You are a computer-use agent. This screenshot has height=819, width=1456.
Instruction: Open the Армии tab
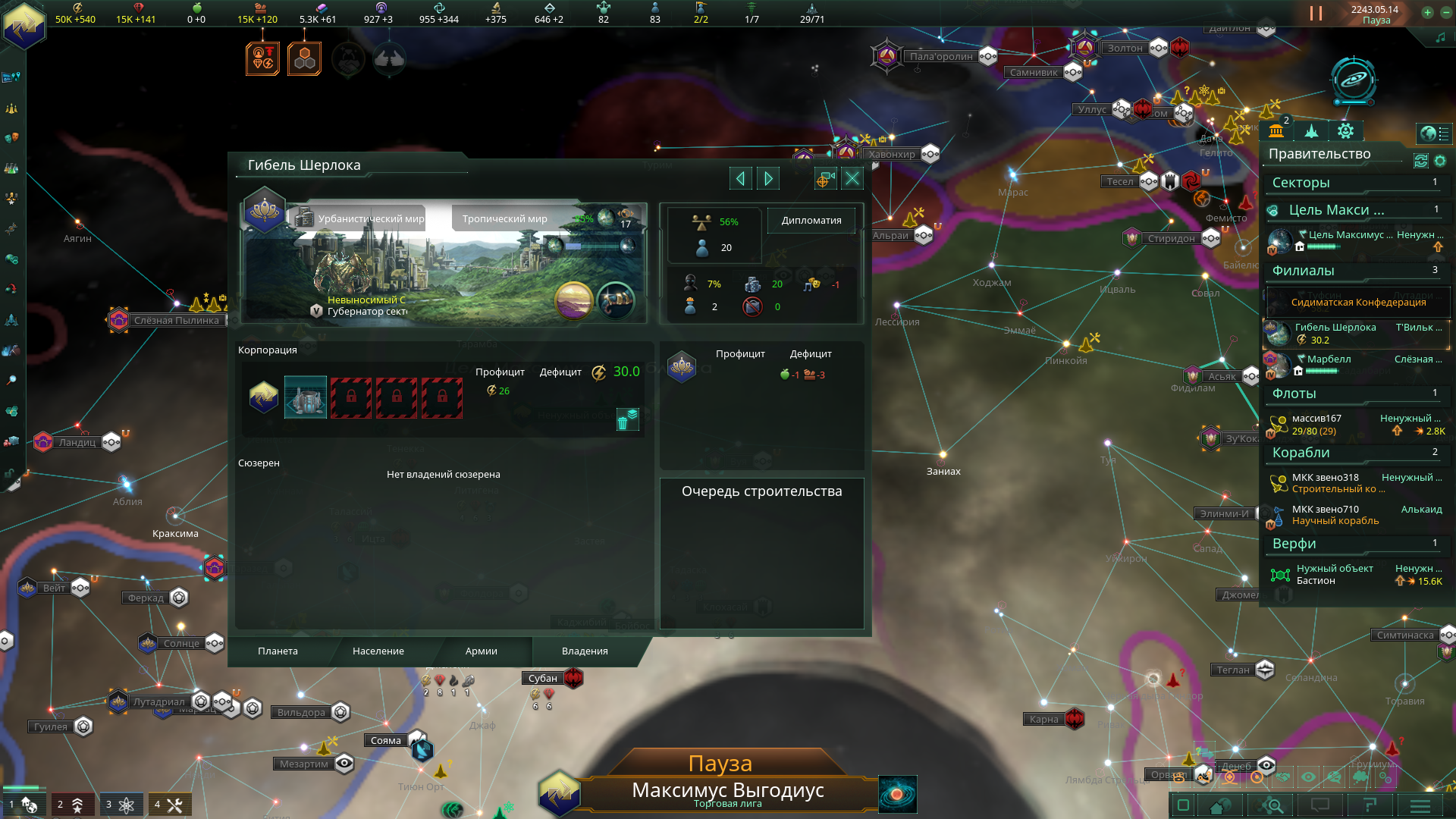pos(481,651)
